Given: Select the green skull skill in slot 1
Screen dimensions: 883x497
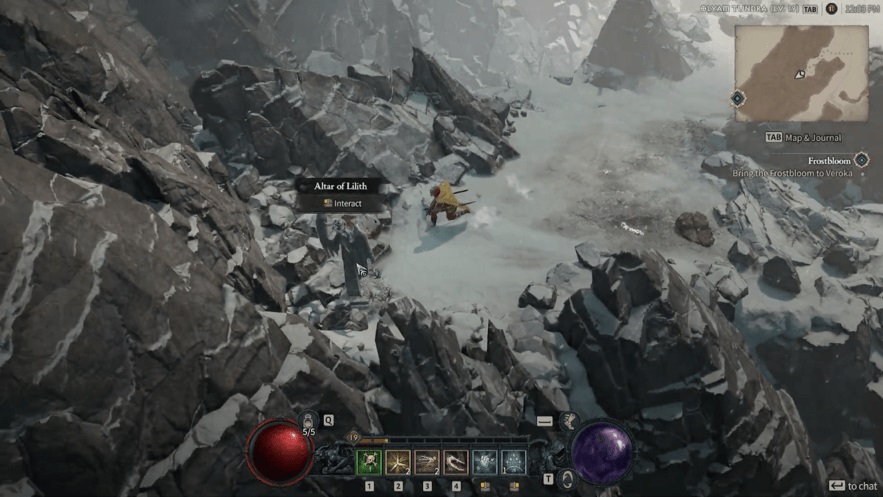Looking at the screenshot, I should click(x=369, y=462).
